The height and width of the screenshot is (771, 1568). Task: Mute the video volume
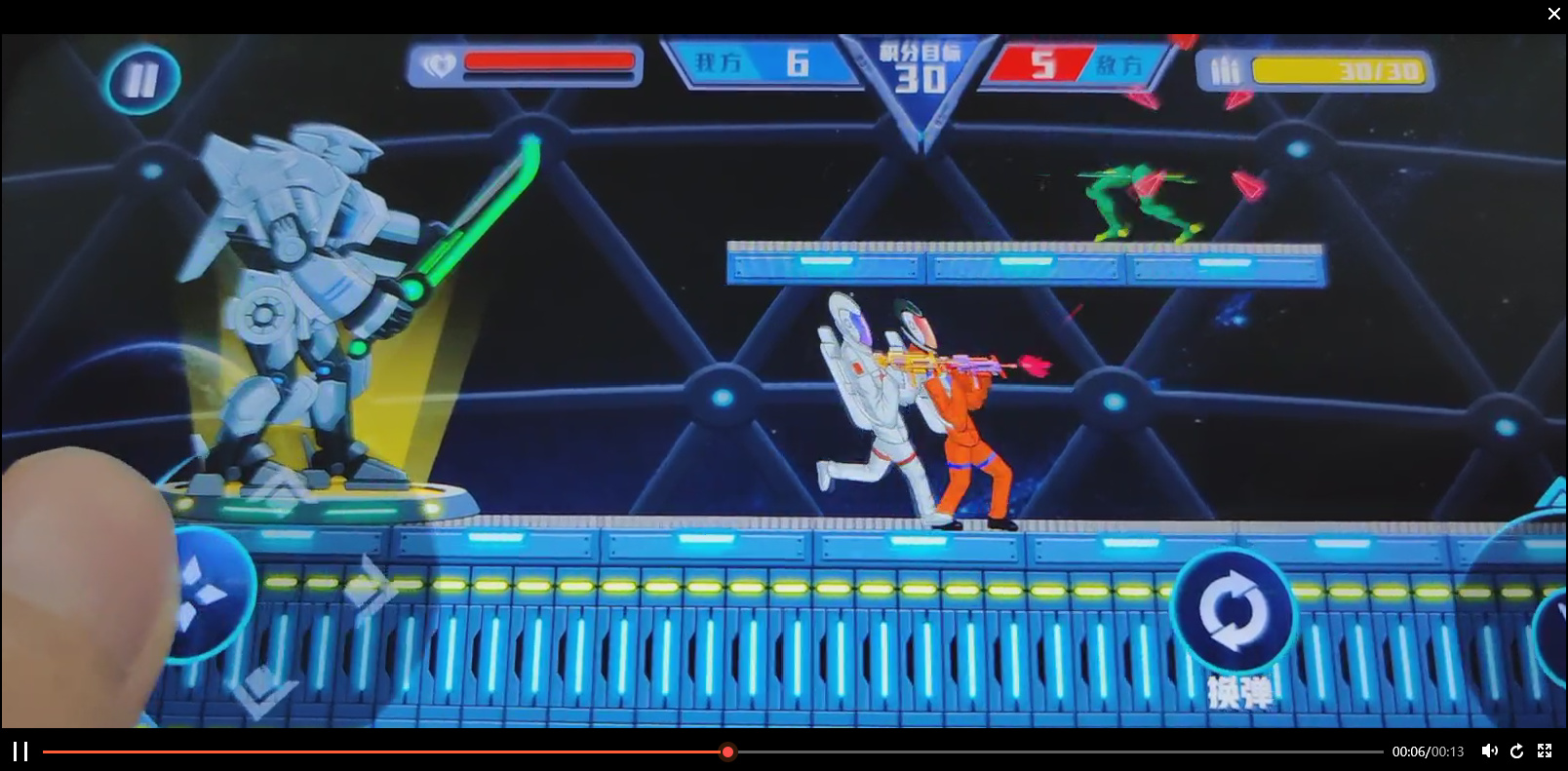coord(1489,751)
